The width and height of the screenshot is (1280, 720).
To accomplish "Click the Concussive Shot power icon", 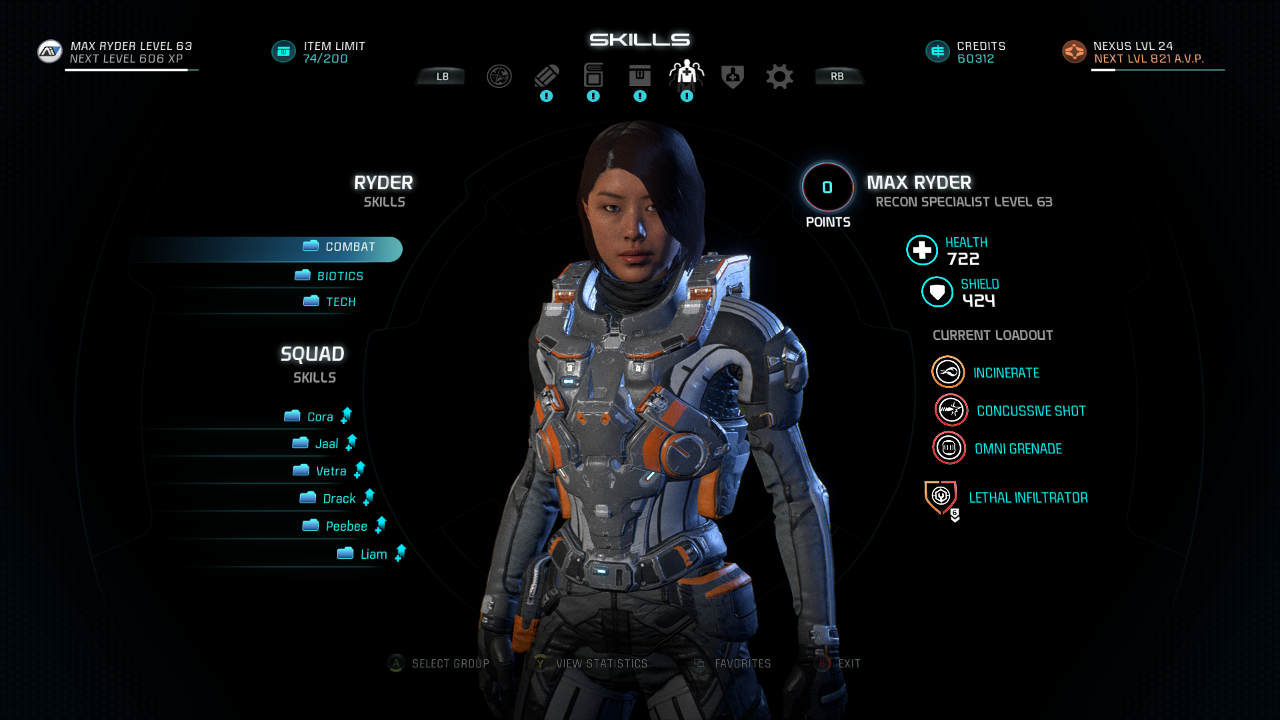I will click(951, 410).
